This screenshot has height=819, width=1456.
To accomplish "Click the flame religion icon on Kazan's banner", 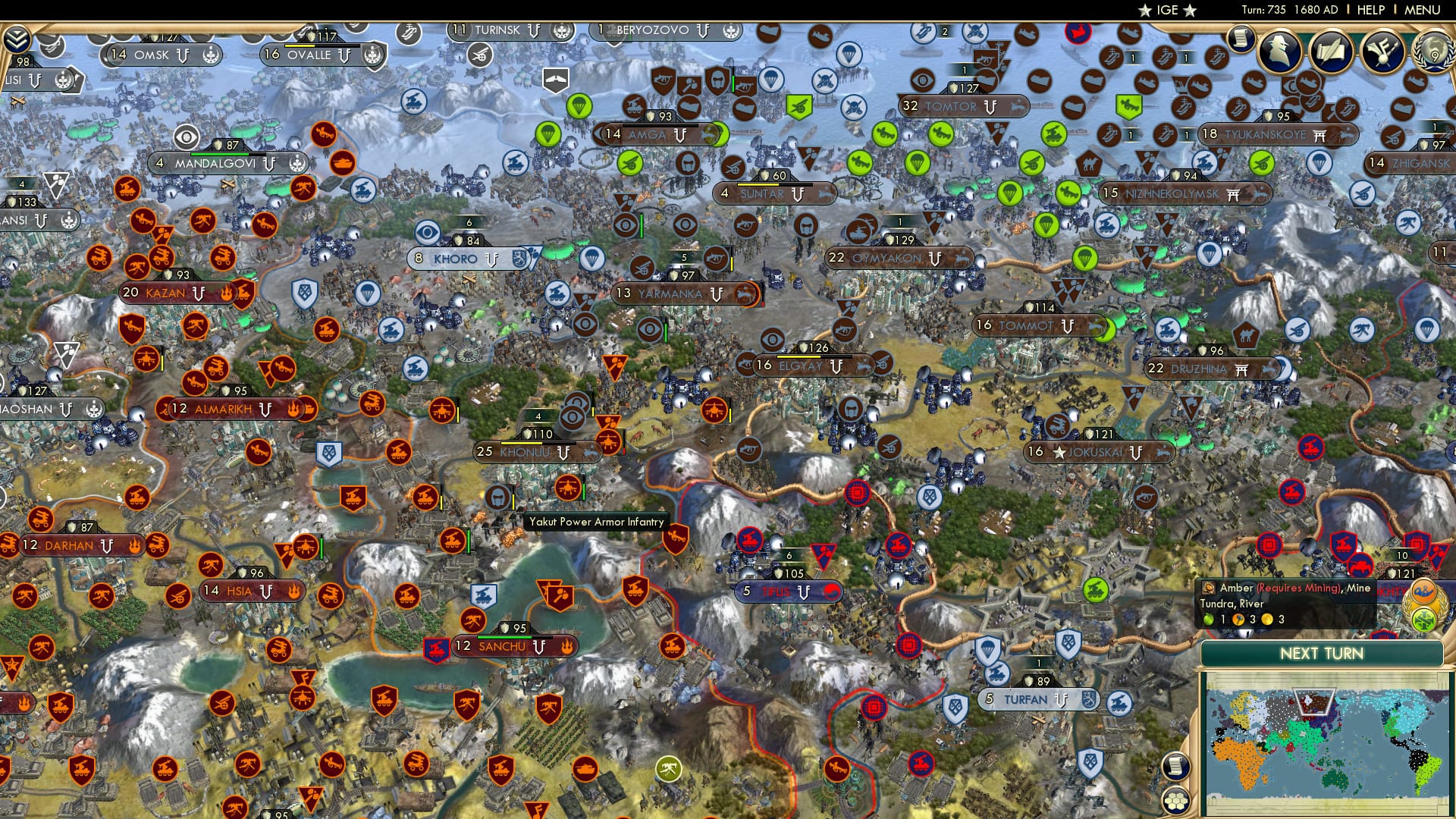I will 226,293.
